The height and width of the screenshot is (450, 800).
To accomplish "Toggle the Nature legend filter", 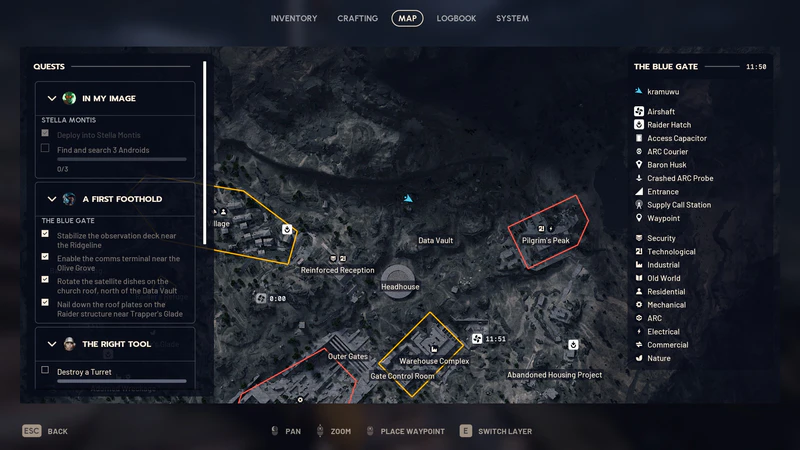I will [x=658, y=358].
